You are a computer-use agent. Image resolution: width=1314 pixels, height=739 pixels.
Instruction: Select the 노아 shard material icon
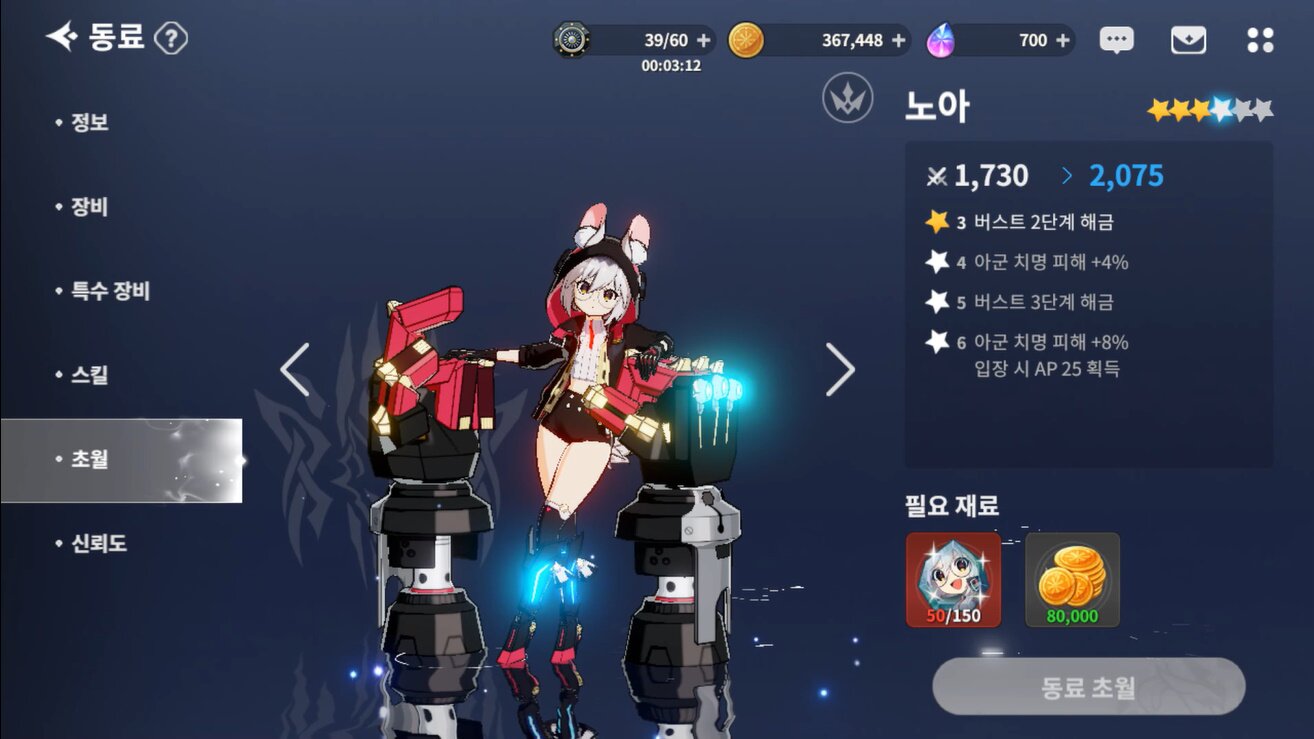coord(953,580)
